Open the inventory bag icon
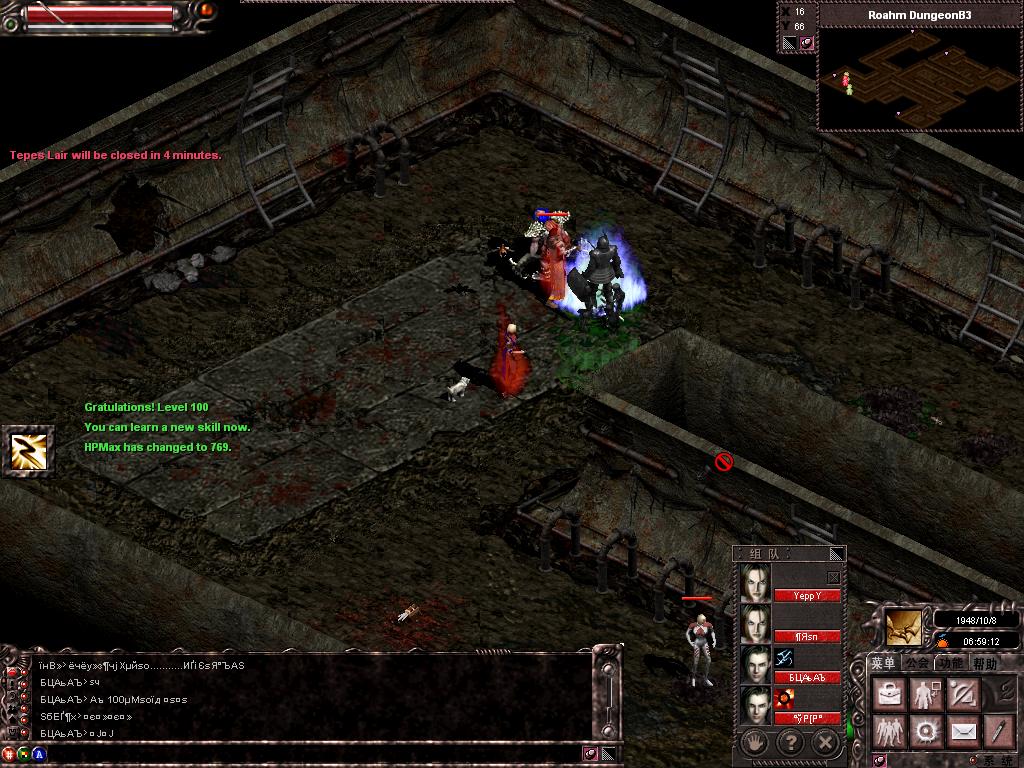Viewport: 1024px width, 768px height. pyautogui.click(x=888, y=694)
